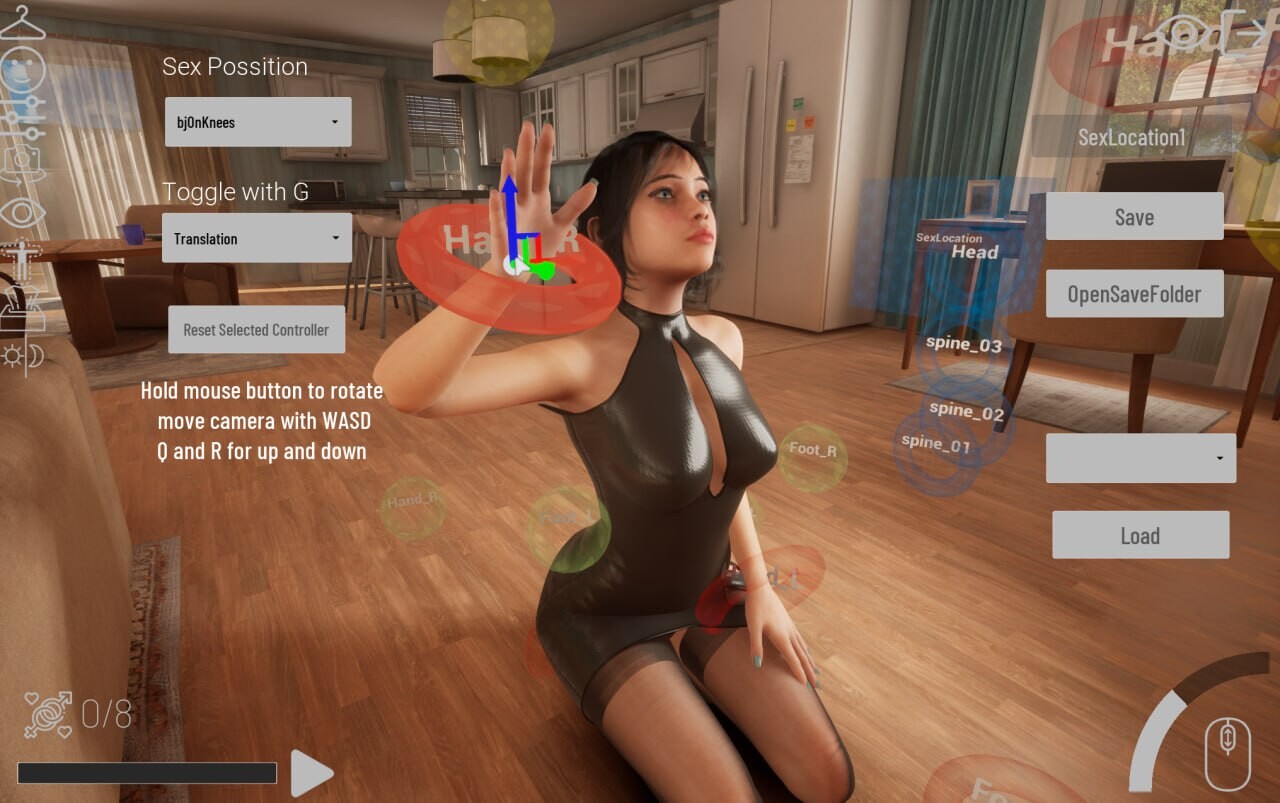Toggle the eye visibility icon

coord(22,212)
